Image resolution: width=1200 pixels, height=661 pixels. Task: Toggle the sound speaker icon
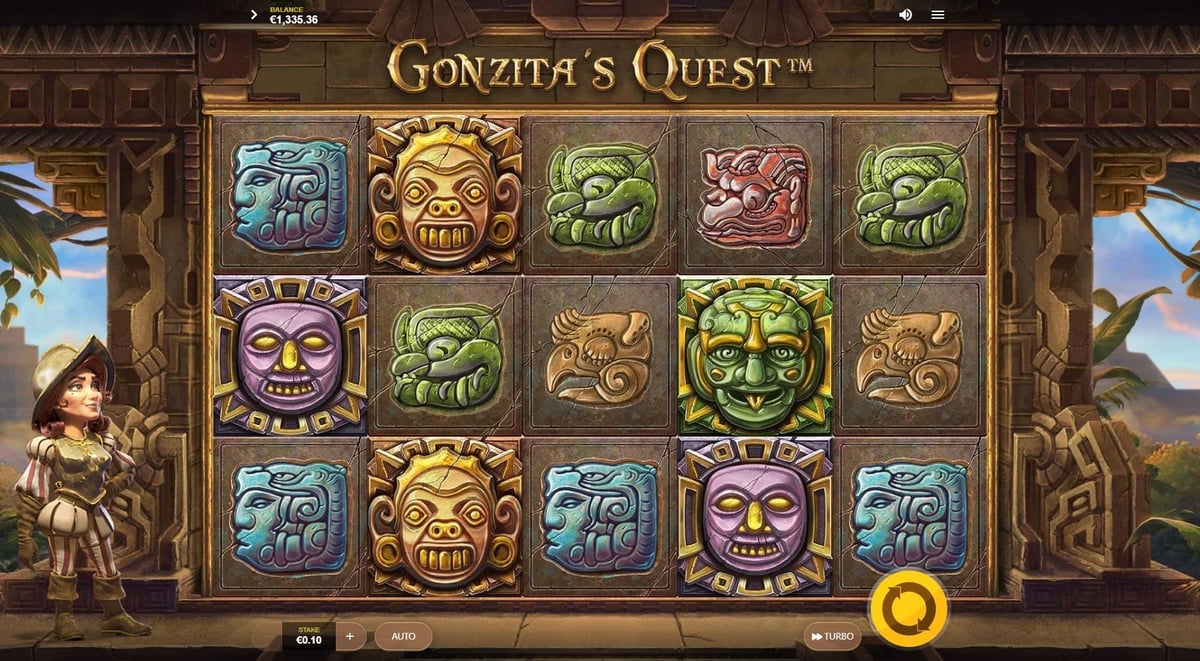[905, 15]
